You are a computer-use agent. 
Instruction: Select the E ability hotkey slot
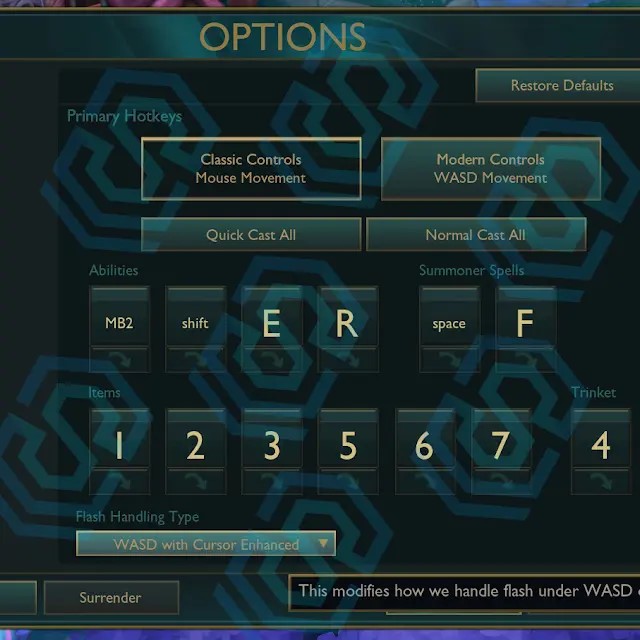[x=271, y=323]
